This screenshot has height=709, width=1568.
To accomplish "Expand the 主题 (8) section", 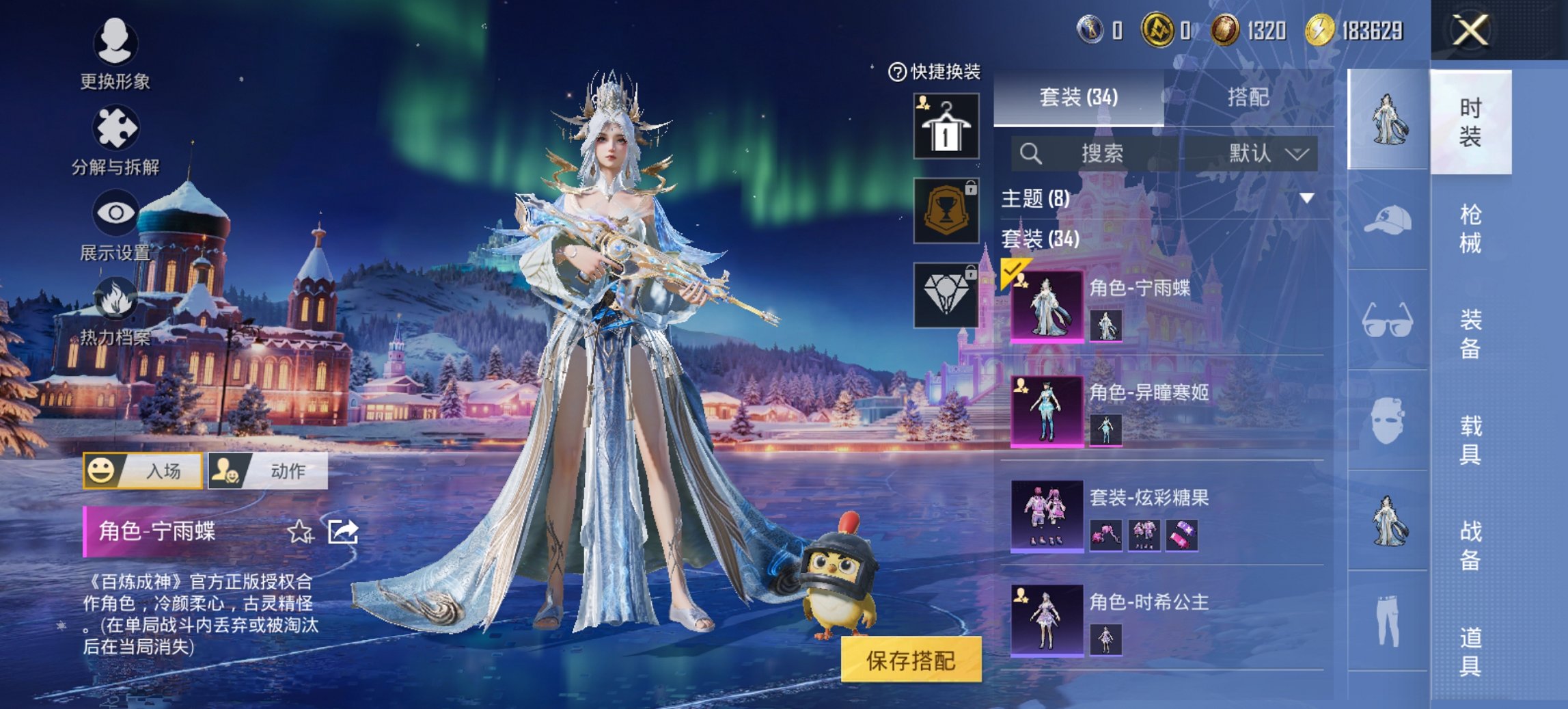I will (x=1306, y=198).
